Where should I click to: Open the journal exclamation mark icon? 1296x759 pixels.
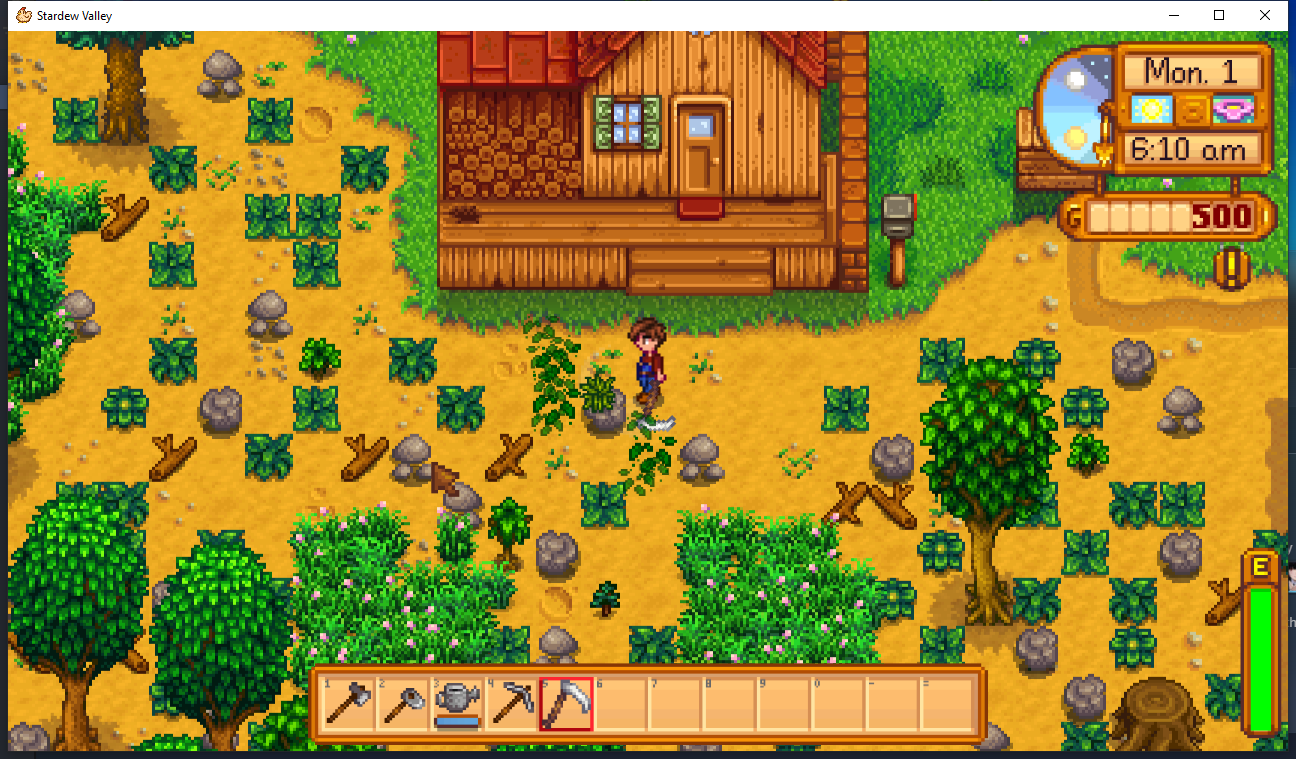click(1232, 267)
